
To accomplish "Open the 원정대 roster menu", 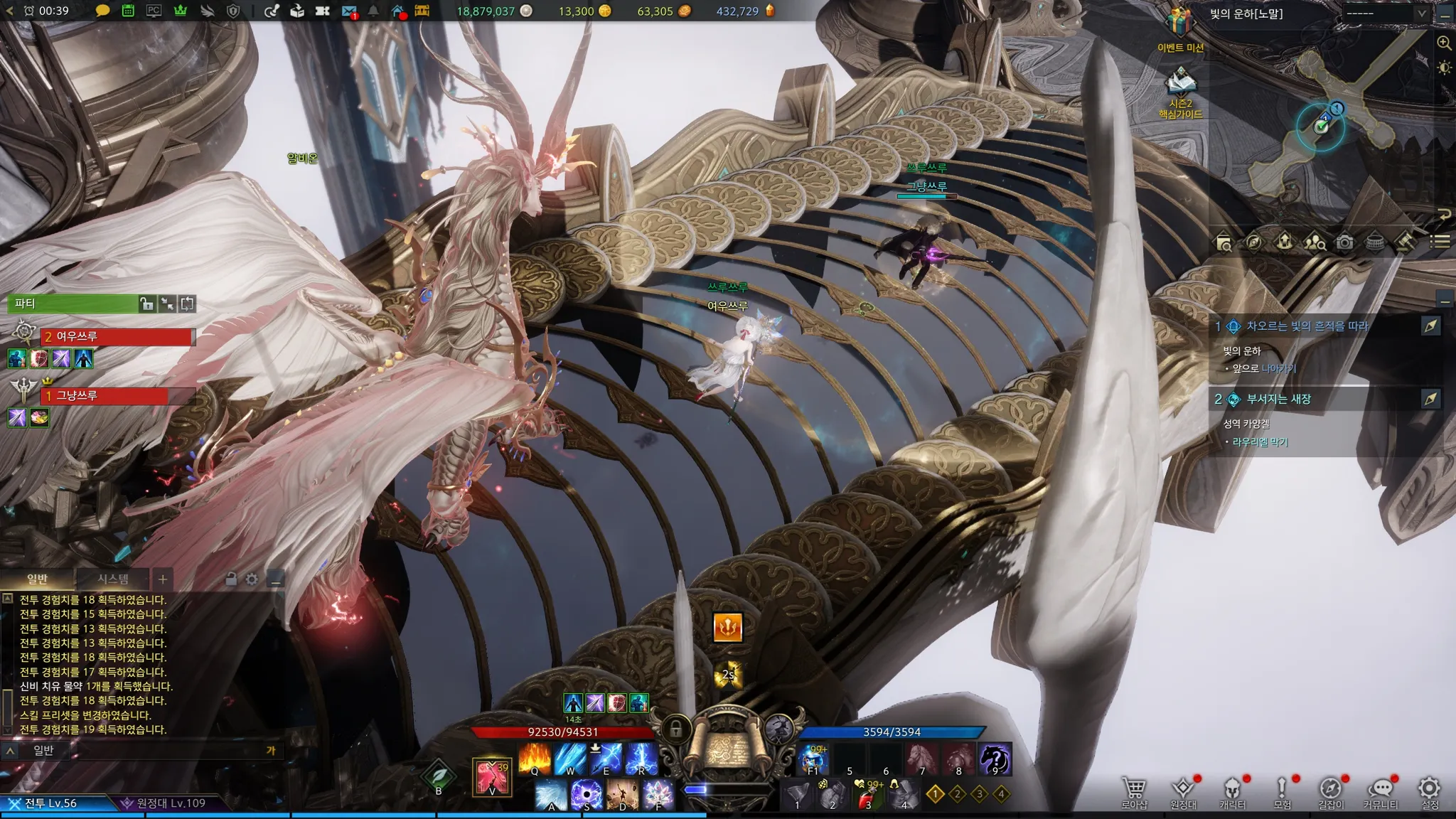I will [1183, 791].
